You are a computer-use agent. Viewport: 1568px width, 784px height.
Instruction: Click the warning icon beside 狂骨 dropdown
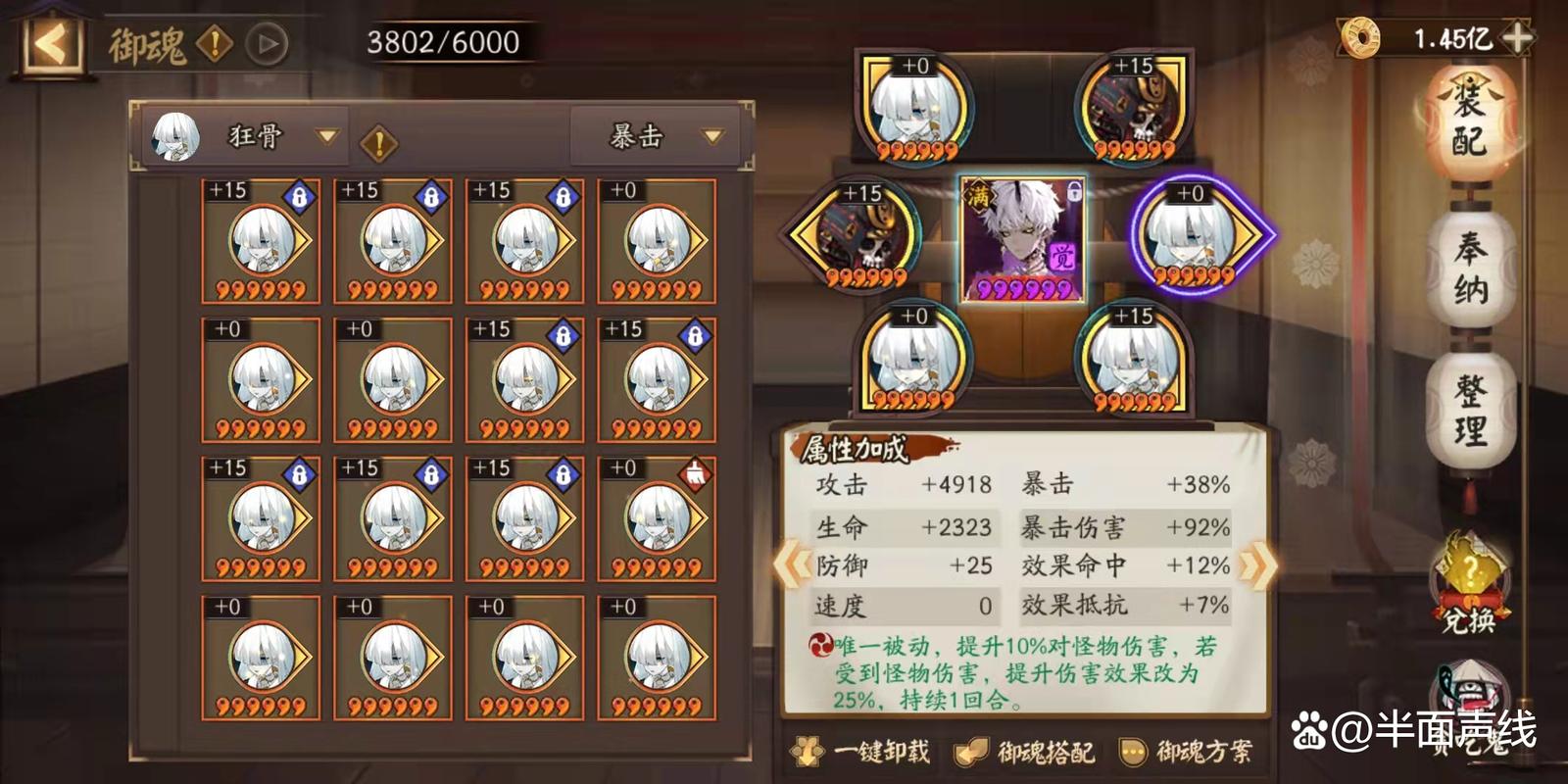(378, 144)
